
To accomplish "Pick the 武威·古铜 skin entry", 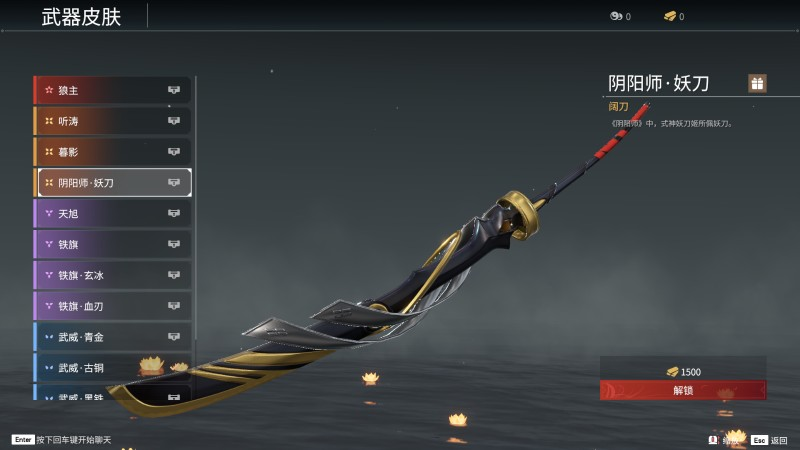I will pyautogui.click(x=112, y=368).
